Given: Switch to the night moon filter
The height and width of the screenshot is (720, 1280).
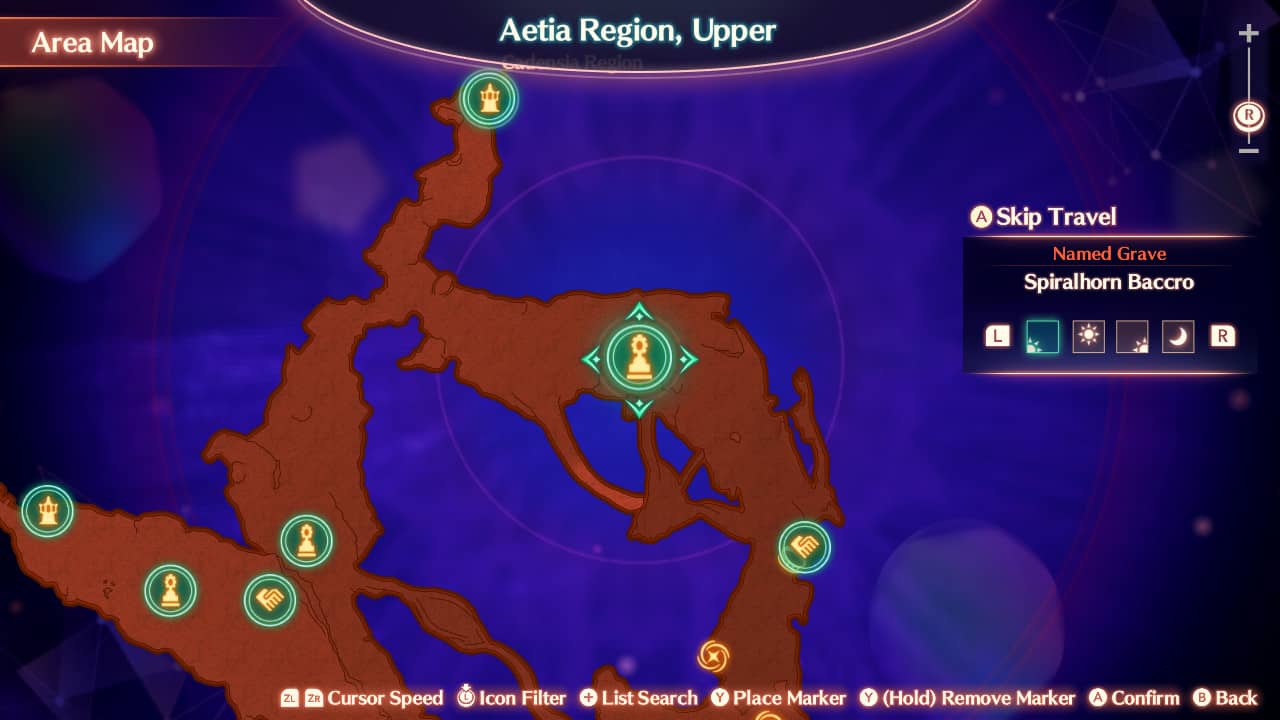Looking at the screenshot, I should (x=1177, y=336).
